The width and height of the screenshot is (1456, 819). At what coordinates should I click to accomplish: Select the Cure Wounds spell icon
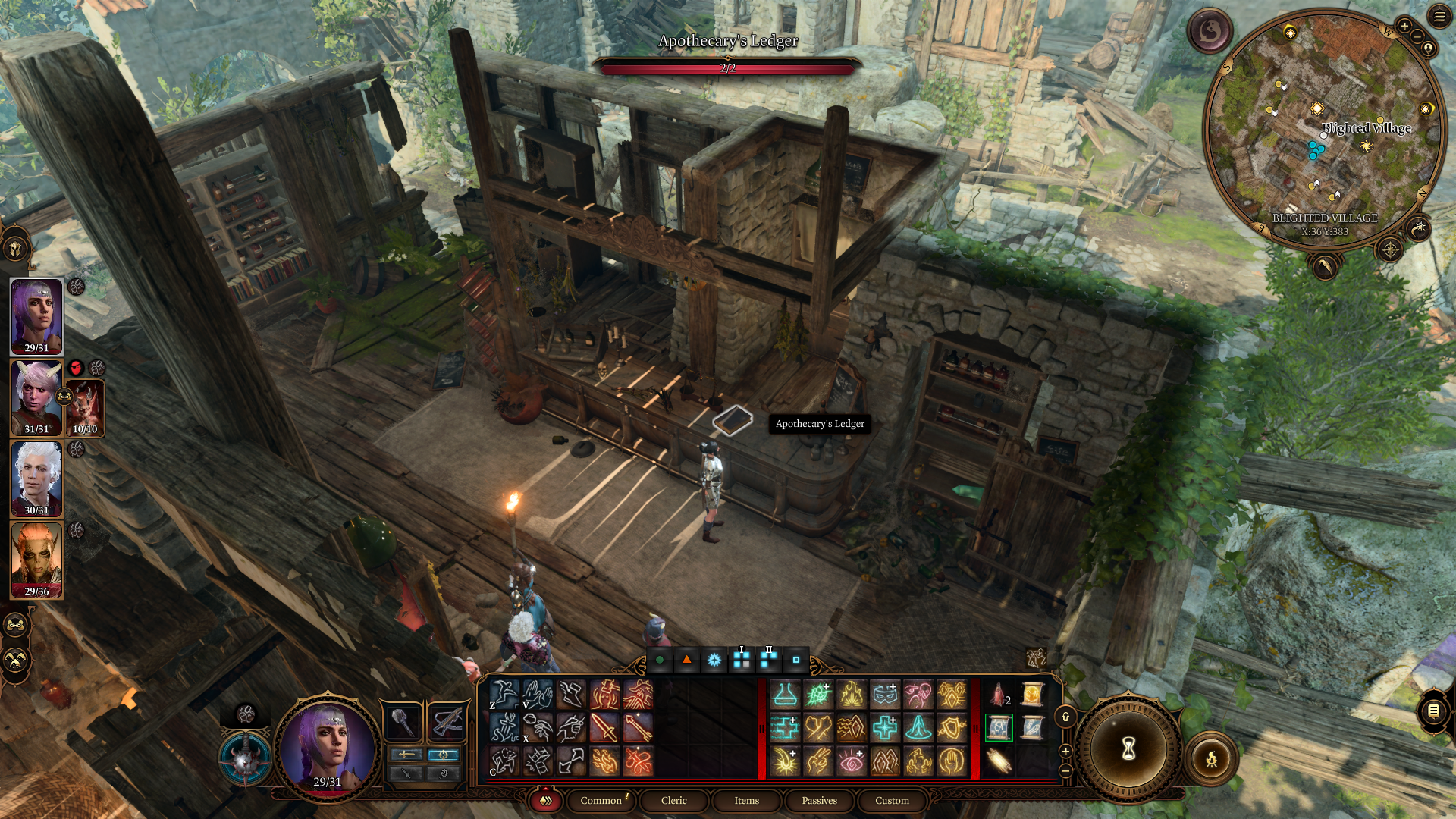[x=886, y=729]
